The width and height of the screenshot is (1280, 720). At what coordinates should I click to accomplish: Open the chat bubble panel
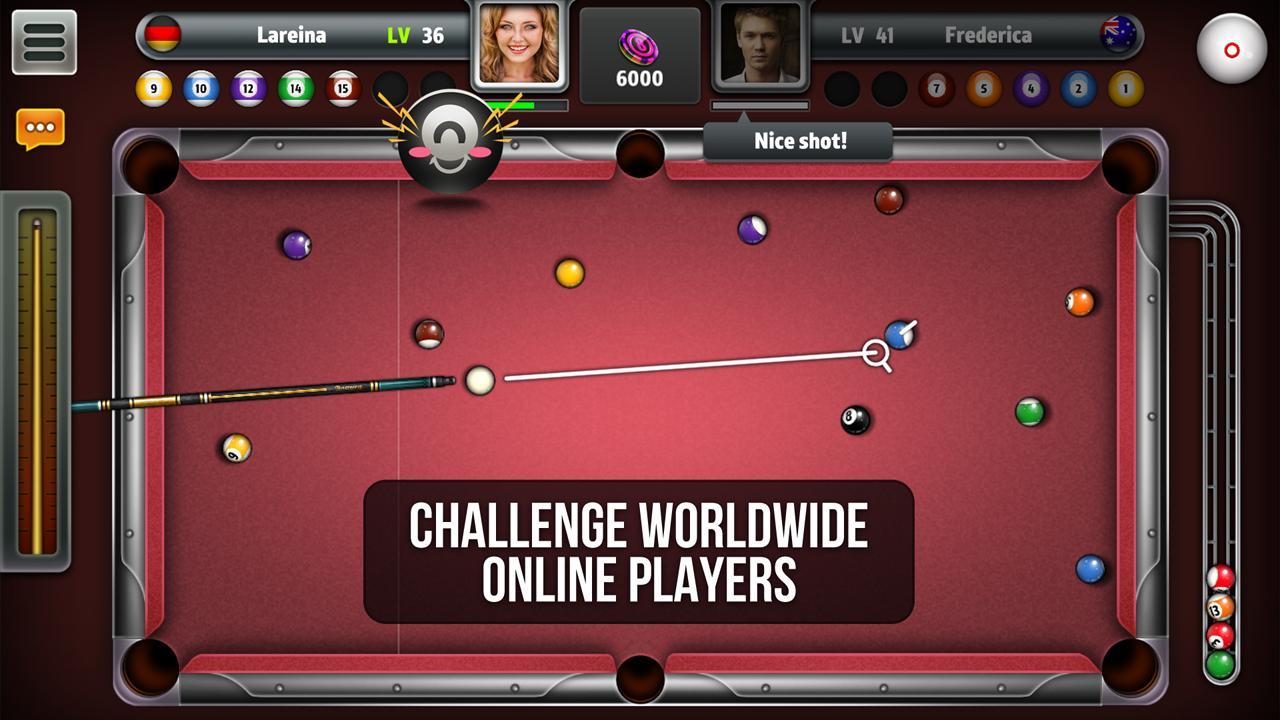click(39, 127)
